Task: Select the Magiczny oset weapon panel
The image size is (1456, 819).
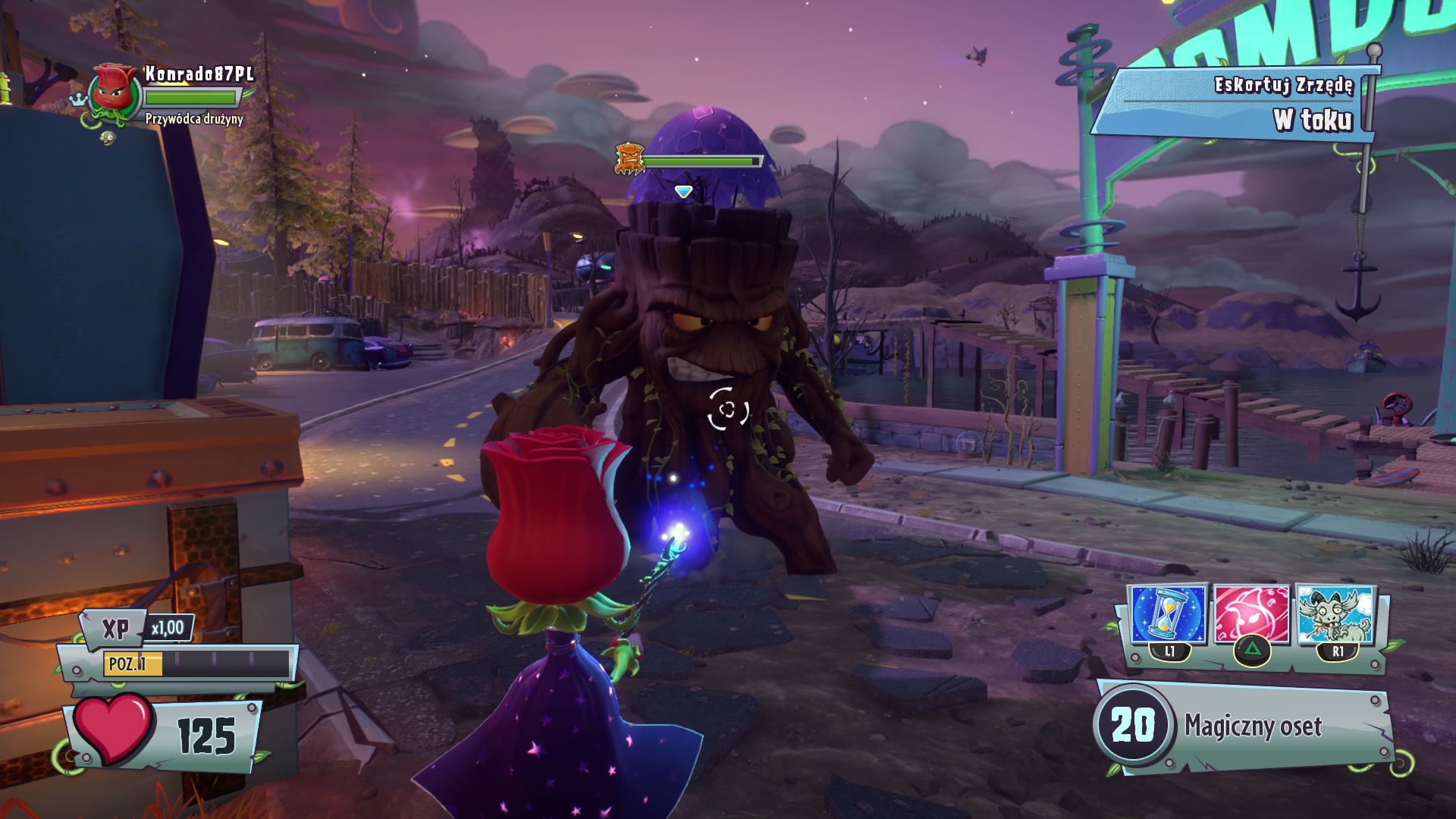Action: [x=1244, y=726]
